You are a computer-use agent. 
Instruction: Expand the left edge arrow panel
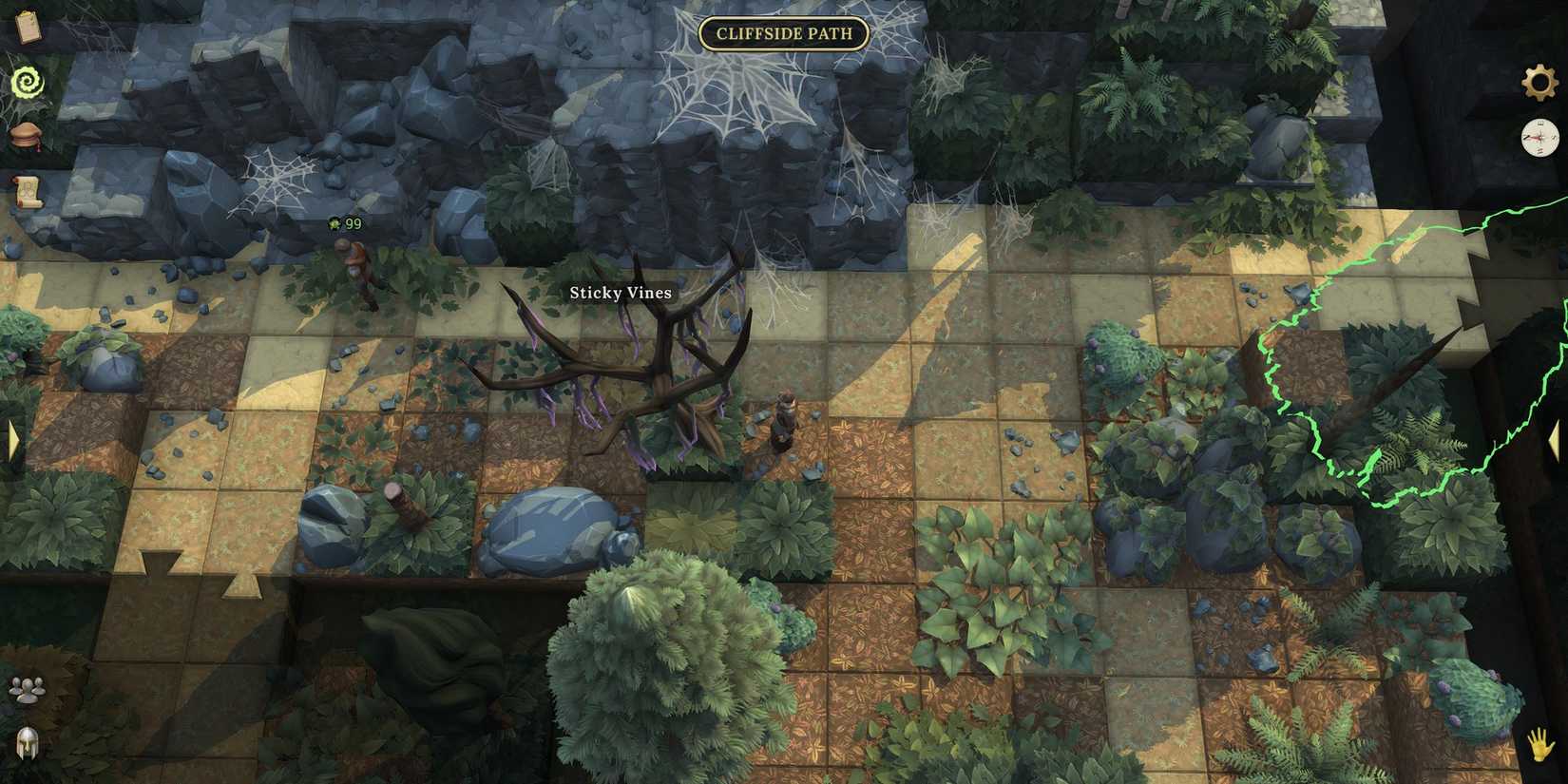14,439
